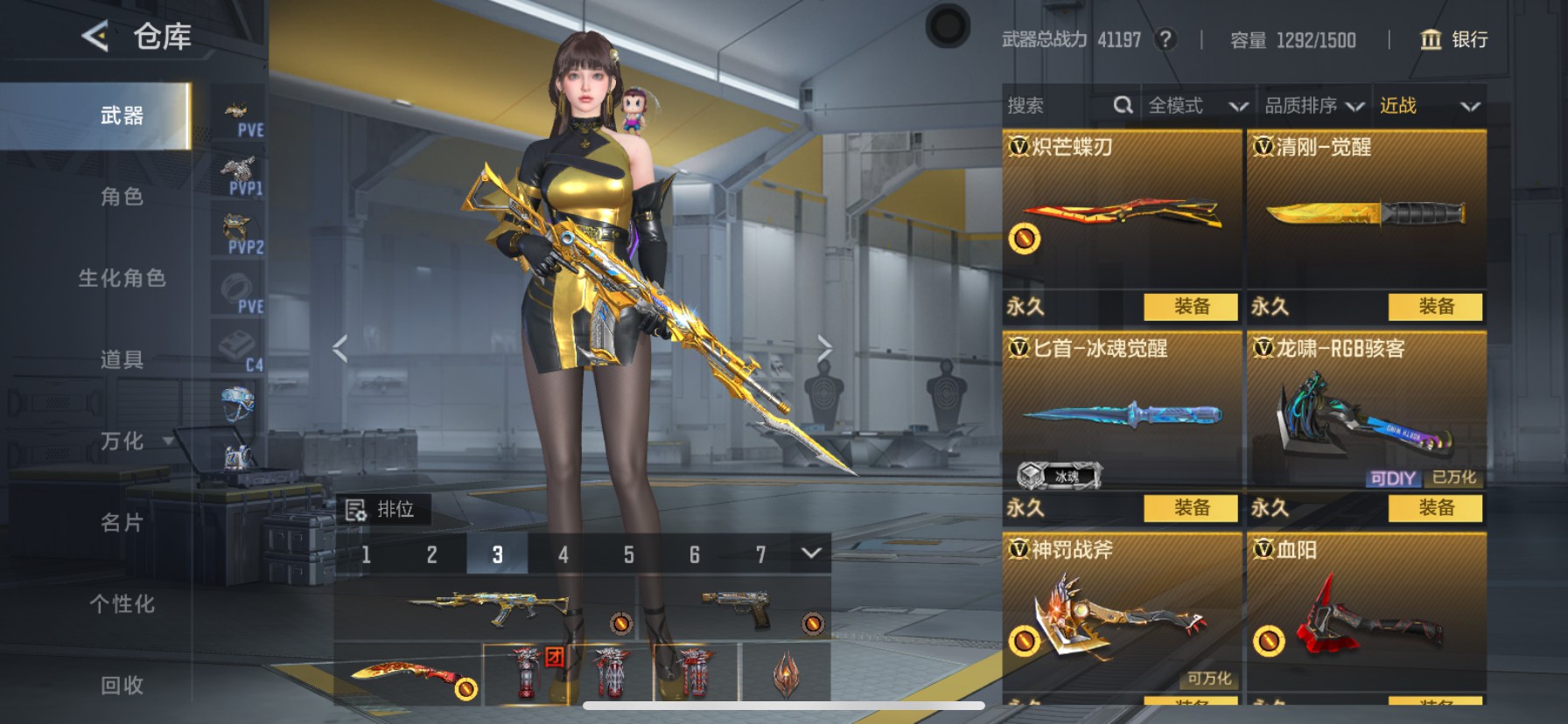Select the 道具 category
1568x724 pixels.
coord(122,359)
